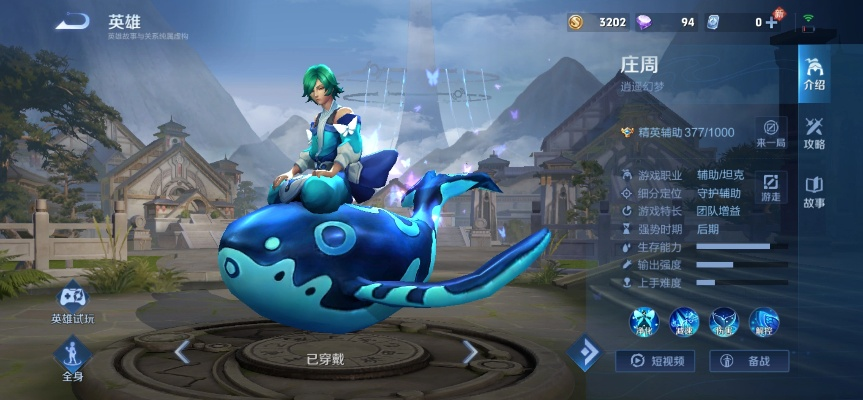Toggle the 全身 full-body view

click(73, 357)
